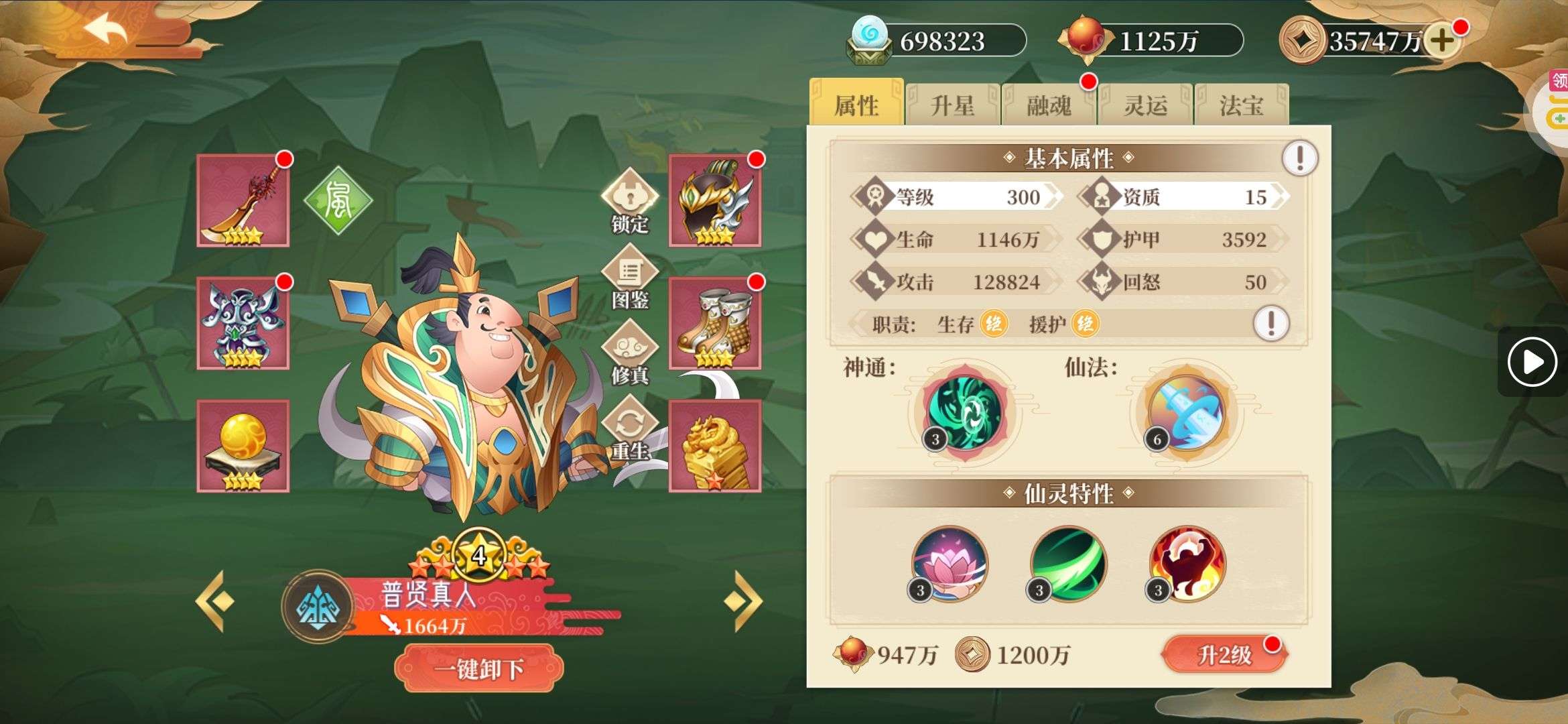Viewport: 1568px width, 724px height.
Task: Open the 图鉴 codex icon
Action: point(629,278)
